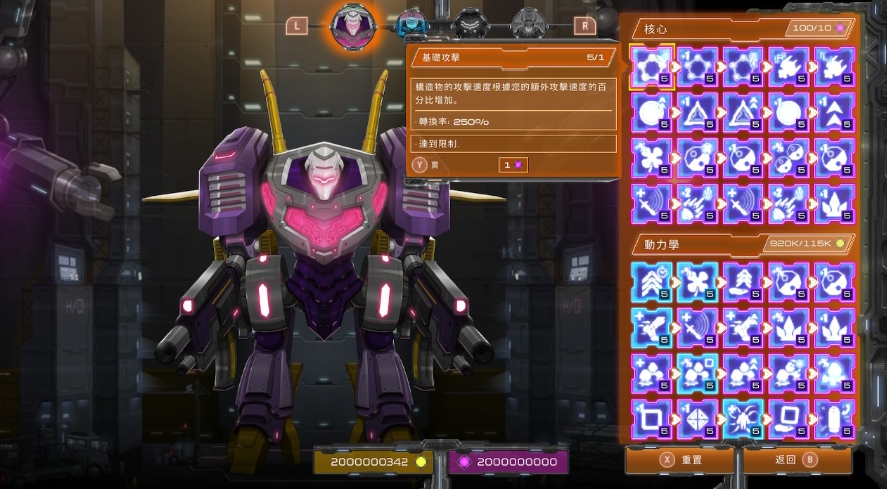Image resolution: width=887 pixels, height=489 pixels.
Task: Select the capsule kinetics skill
Action: coord(835,419)
